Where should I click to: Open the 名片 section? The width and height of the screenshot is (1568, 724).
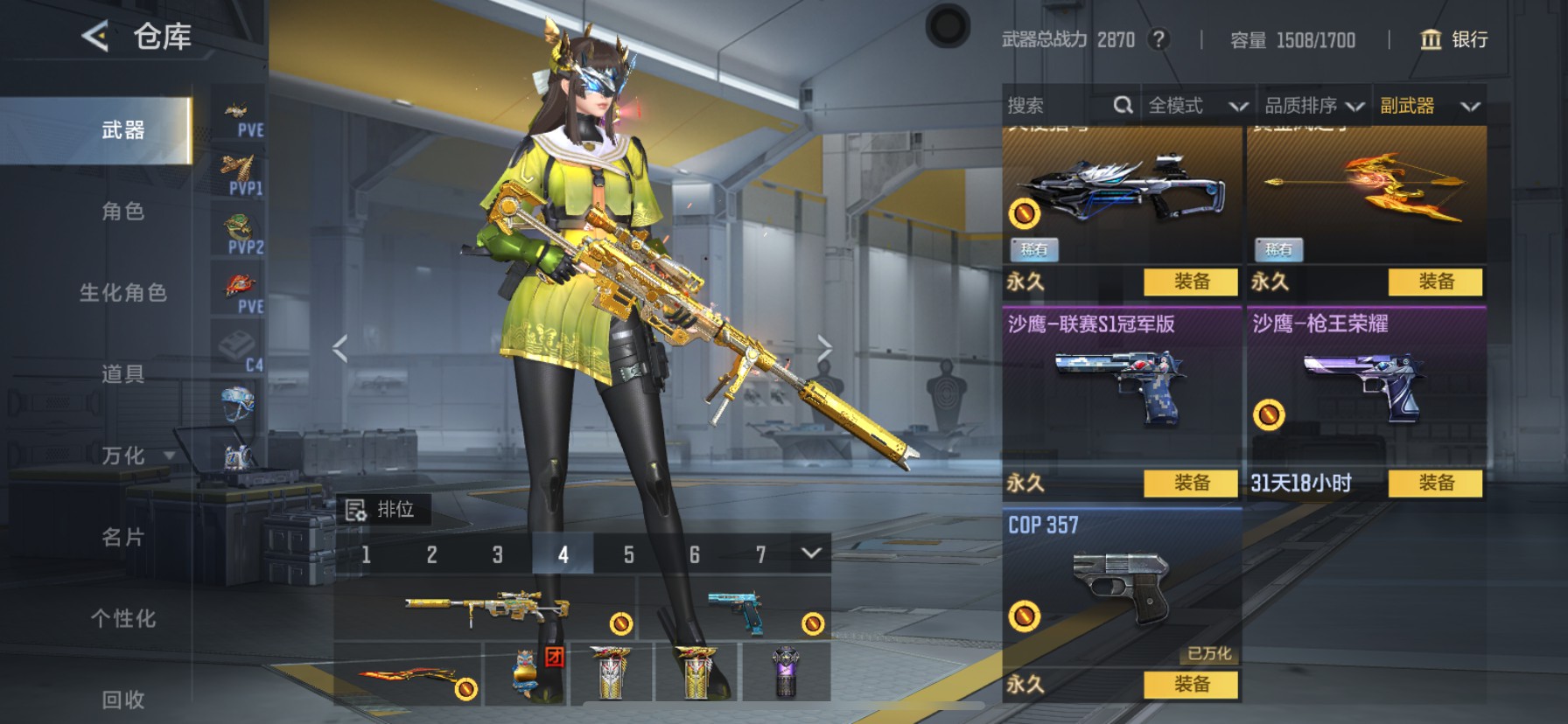(122, 537)
